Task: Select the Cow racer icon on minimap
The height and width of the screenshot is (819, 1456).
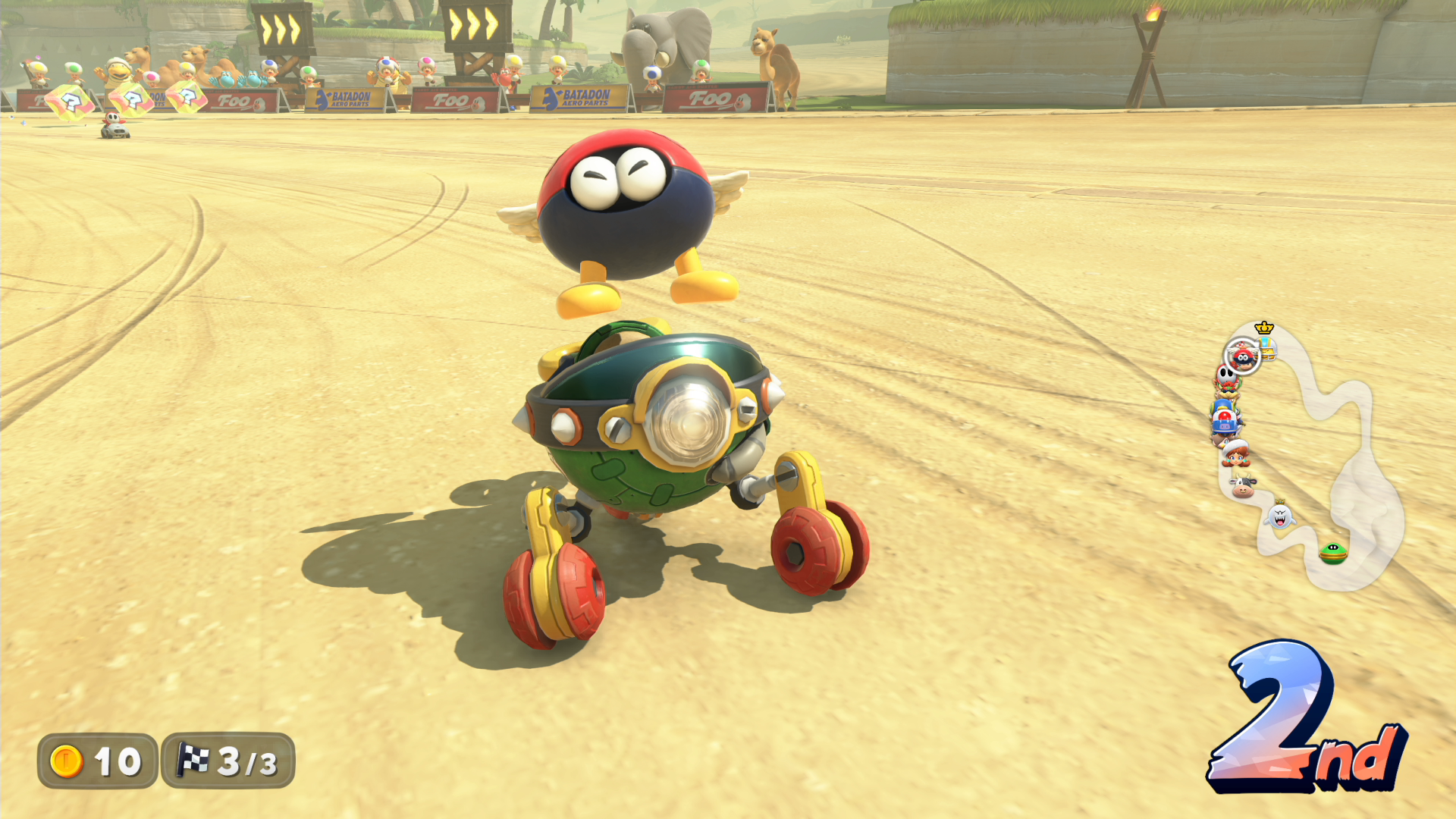Action: click(x=1242, y=485)
